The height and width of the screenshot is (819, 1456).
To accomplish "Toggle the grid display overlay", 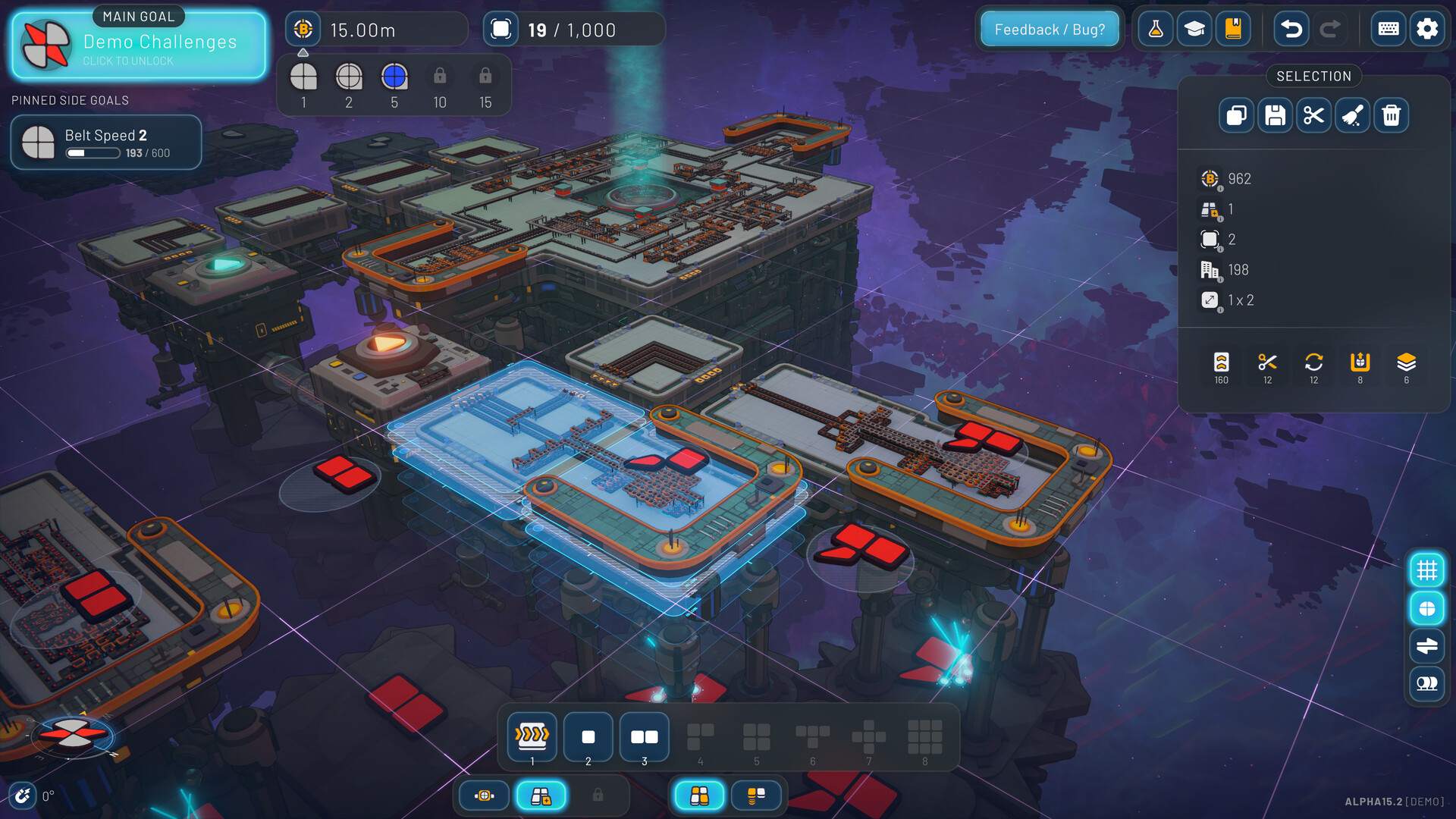I will pyautogui.click(x=1427, y=570).
